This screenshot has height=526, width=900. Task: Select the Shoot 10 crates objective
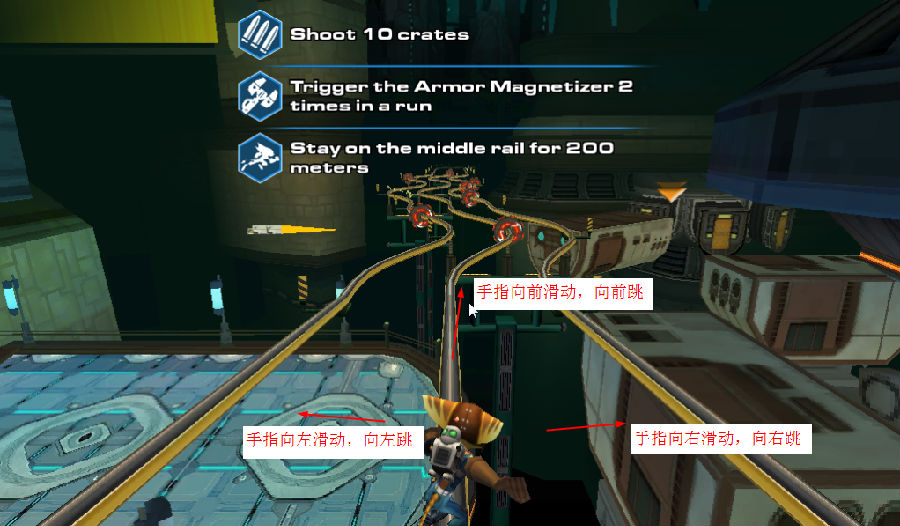[379, 34]
